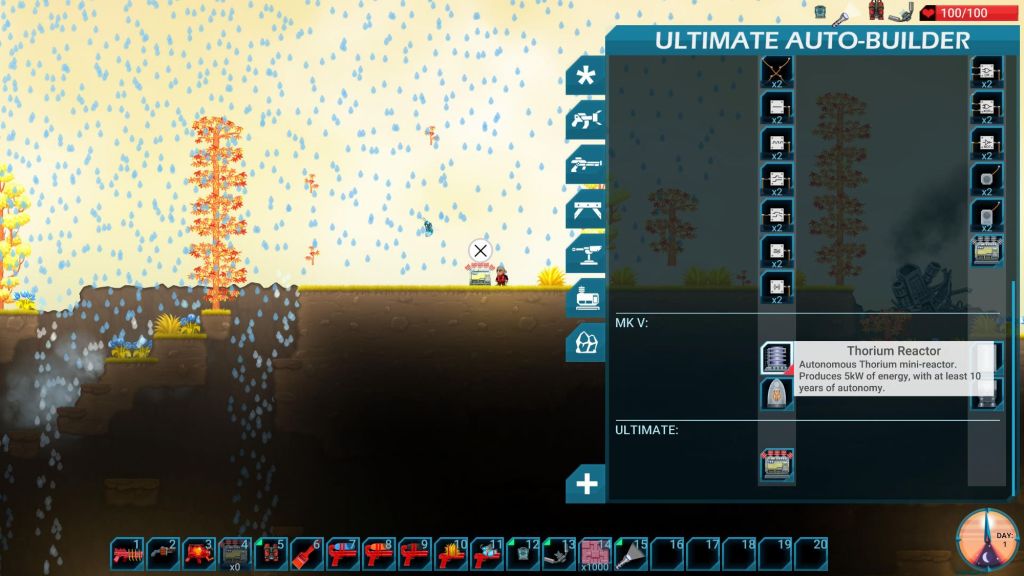
Task: Pick the pink block stack in slot 14
Action: [596, 554]
